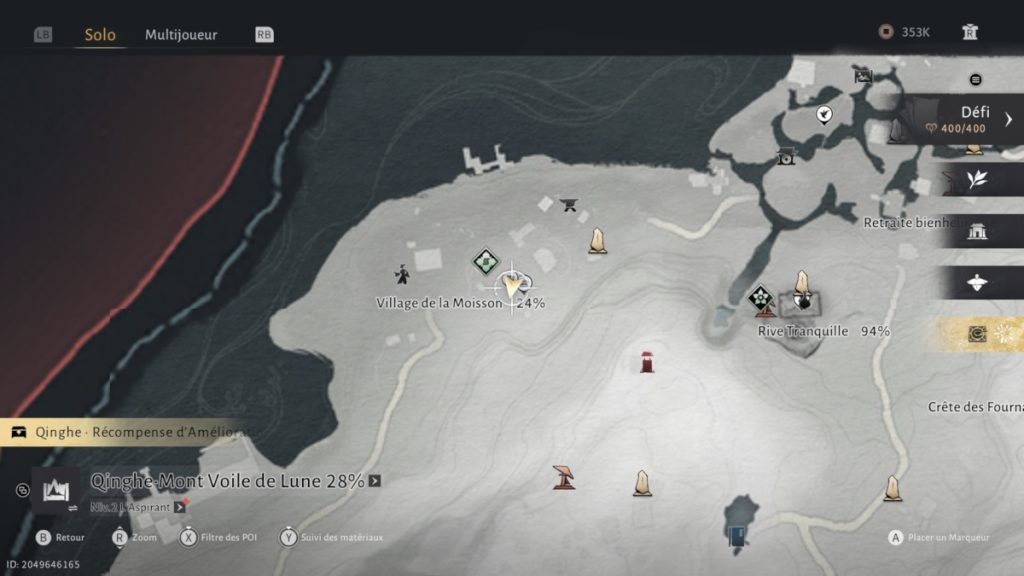
Task: Open the Qinghe Récompense d'Amélioration banner
Action: click(120, 433)
